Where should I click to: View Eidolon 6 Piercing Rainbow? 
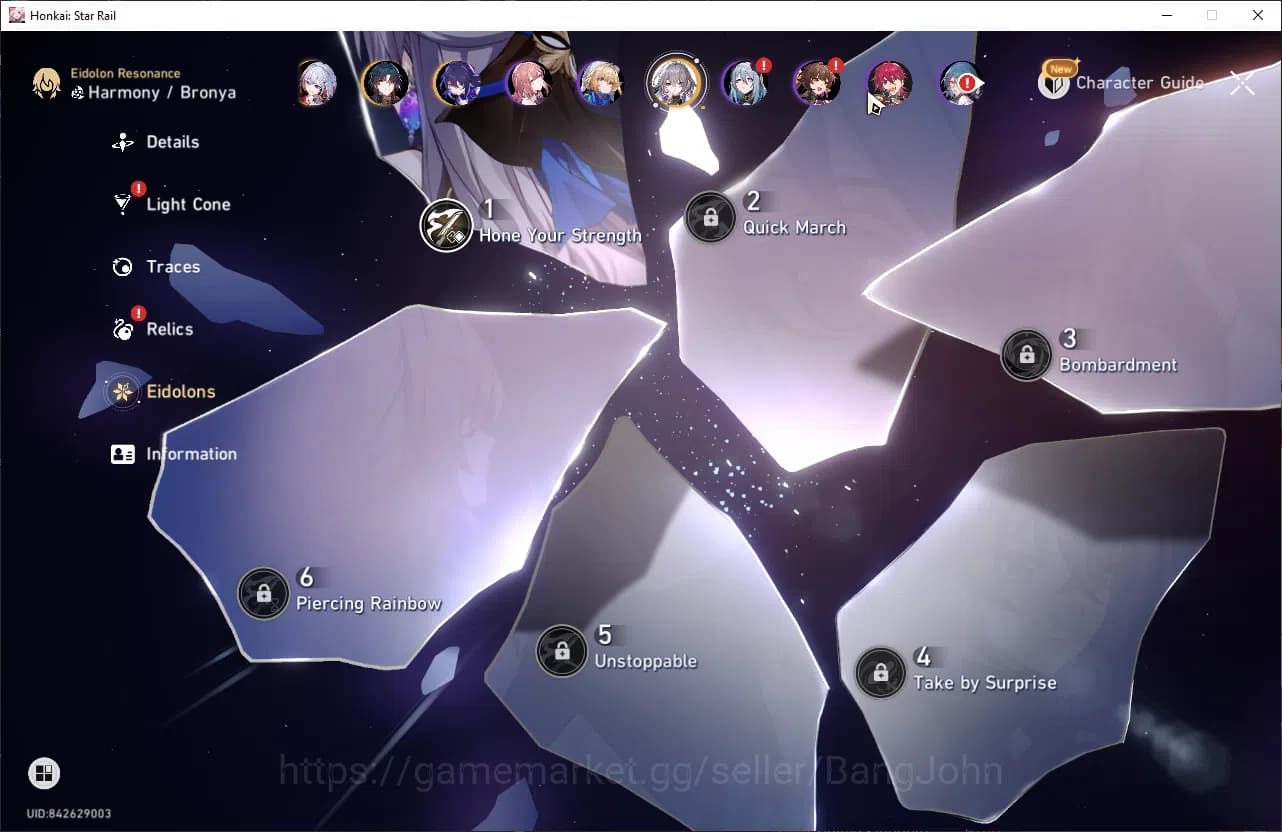[263, 593]
